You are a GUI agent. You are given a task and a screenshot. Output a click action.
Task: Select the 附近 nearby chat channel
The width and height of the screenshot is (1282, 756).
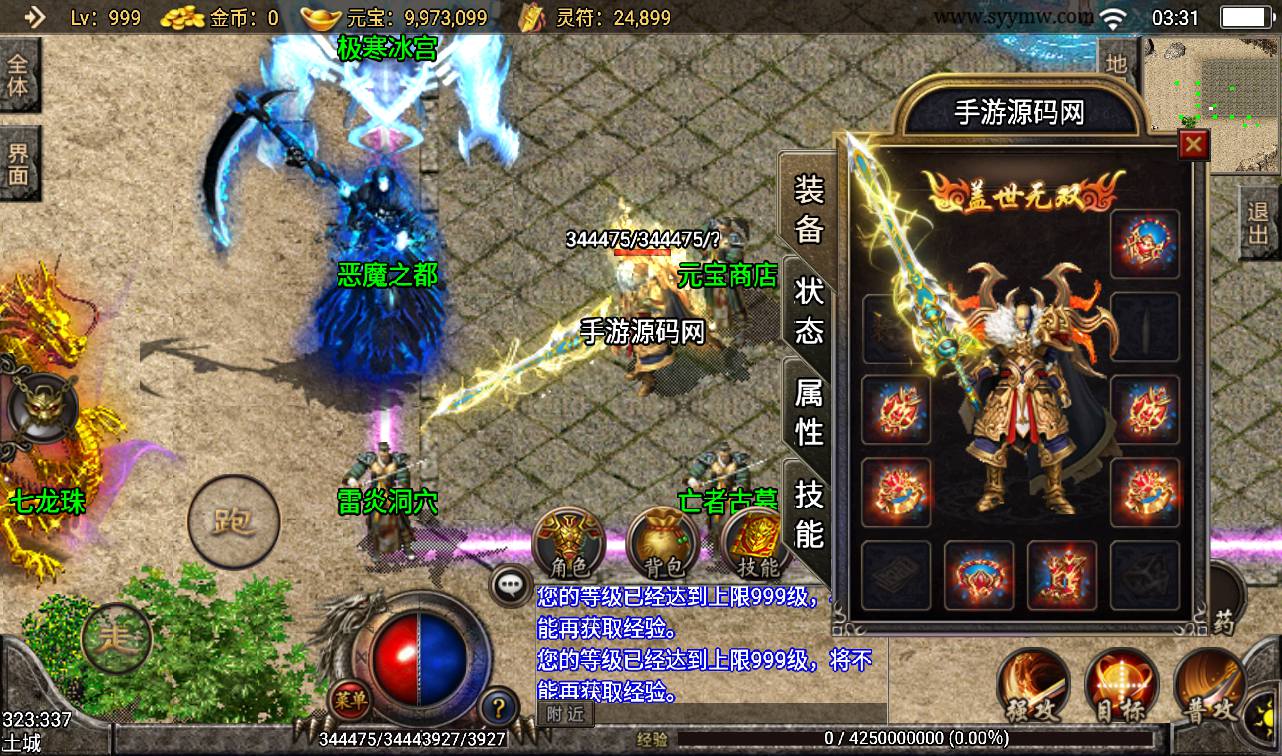pos(566,713)
